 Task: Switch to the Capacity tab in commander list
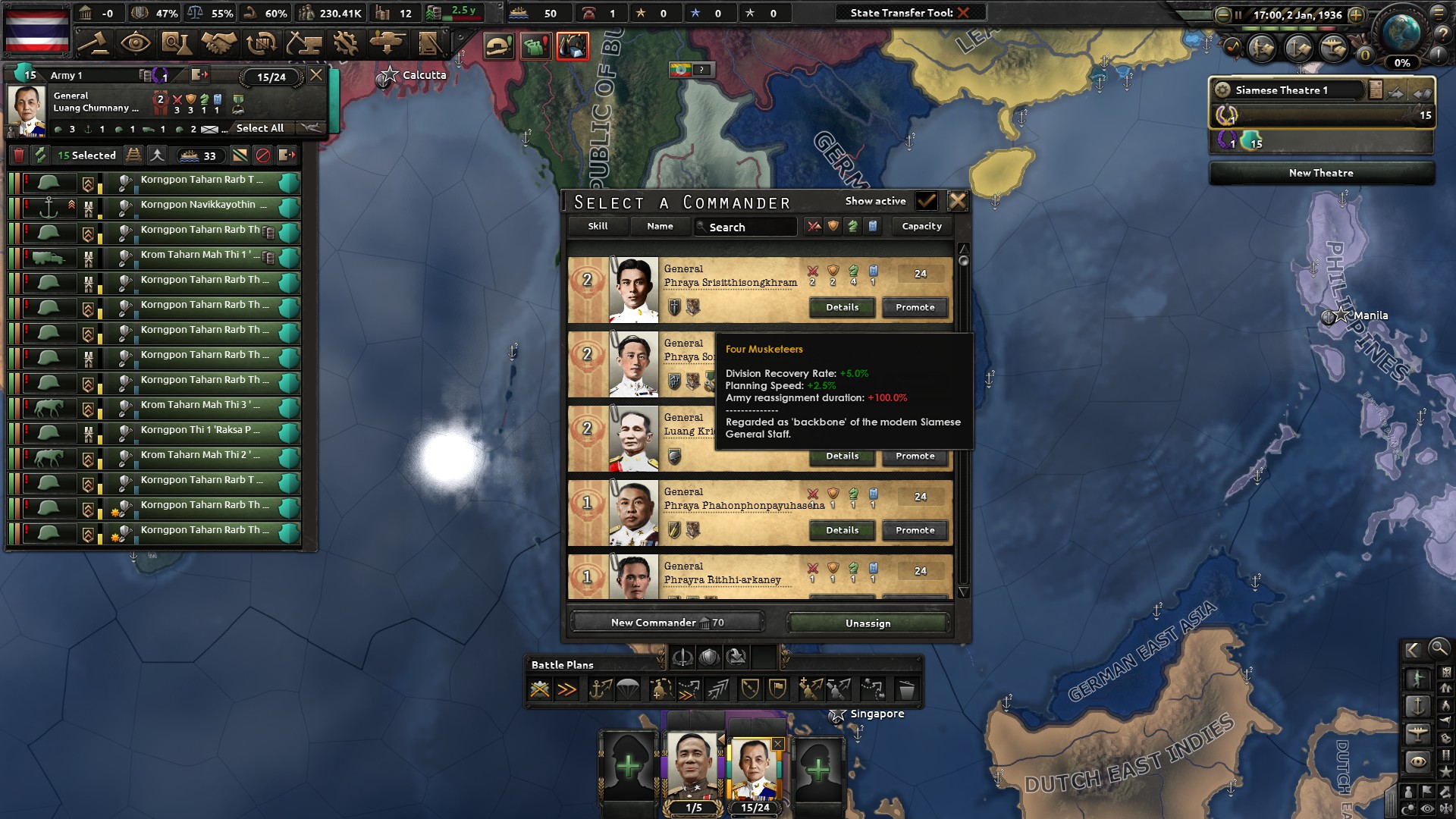[x=921, y=226]
